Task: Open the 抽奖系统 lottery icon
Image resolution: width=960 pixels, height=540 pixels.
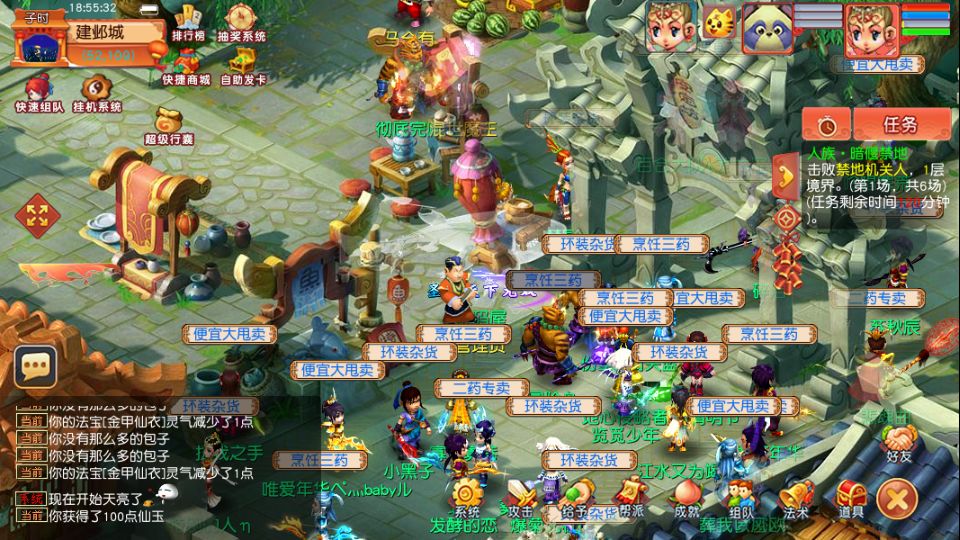Action: (241, 22)
